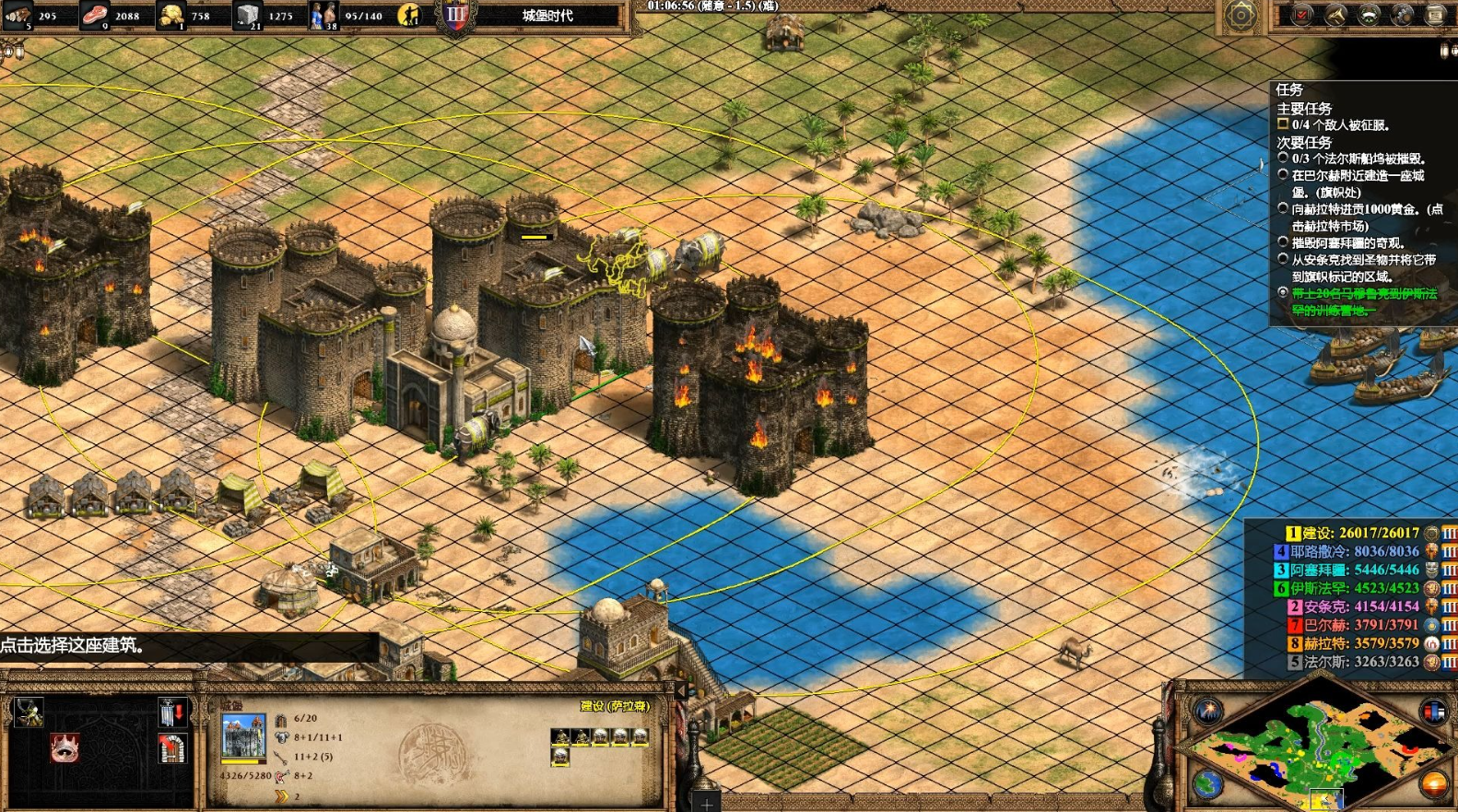
Task: Select player 4 Jerusalem score row
Action: 1346,551
